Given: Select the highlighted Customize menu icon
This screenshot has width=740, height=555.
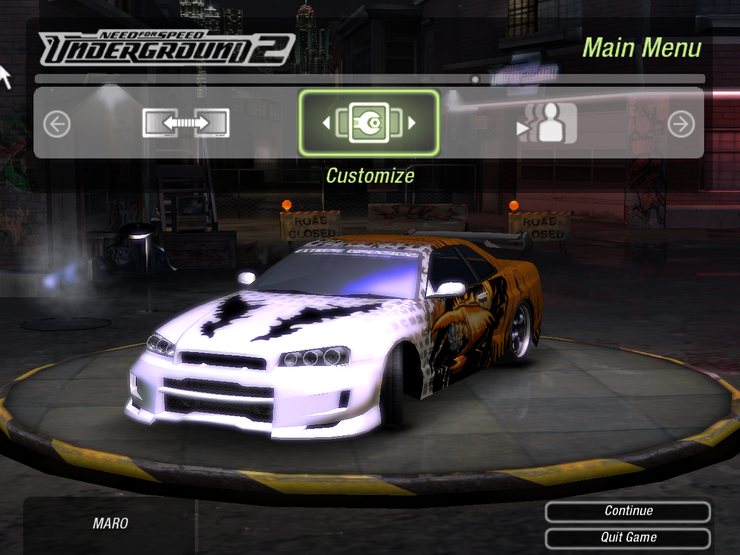Looking at the screenshot, I should tap(368, 123).
